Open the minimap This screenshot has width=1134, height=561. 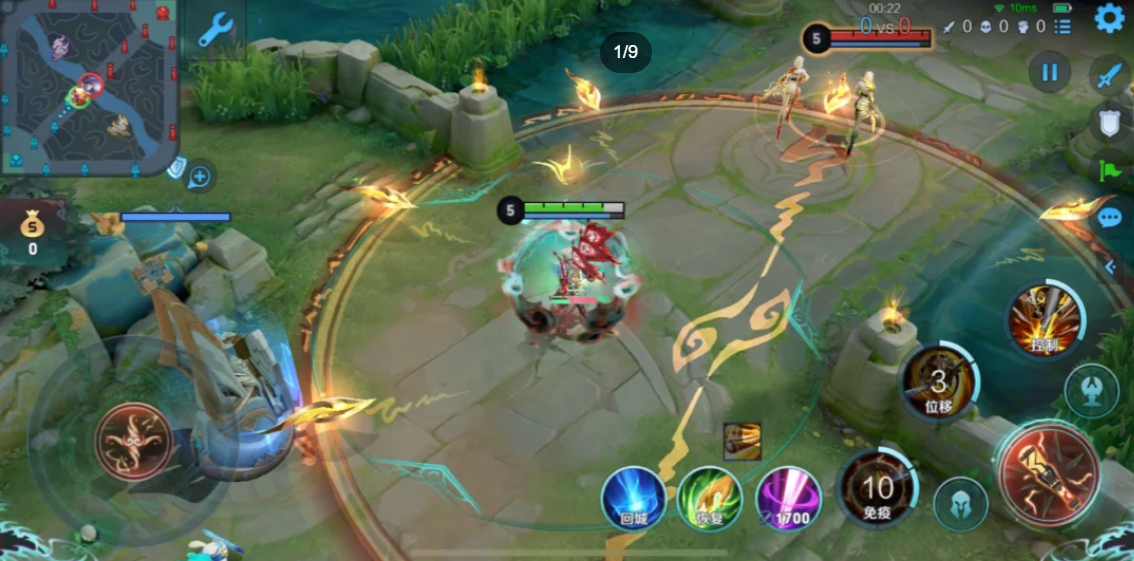89,87
